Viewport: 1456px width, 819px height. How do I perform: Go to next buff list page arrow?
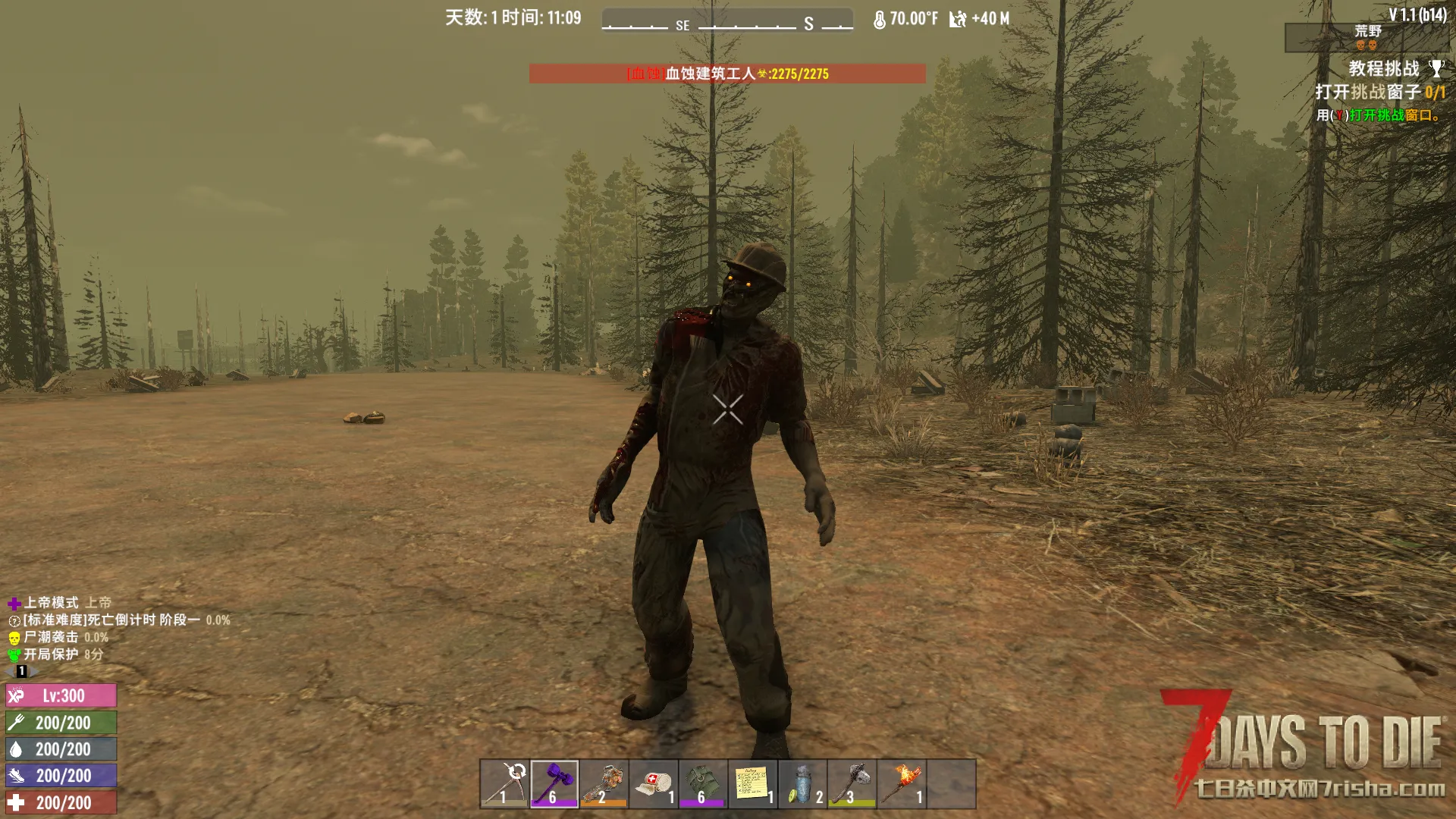[33, 671]
